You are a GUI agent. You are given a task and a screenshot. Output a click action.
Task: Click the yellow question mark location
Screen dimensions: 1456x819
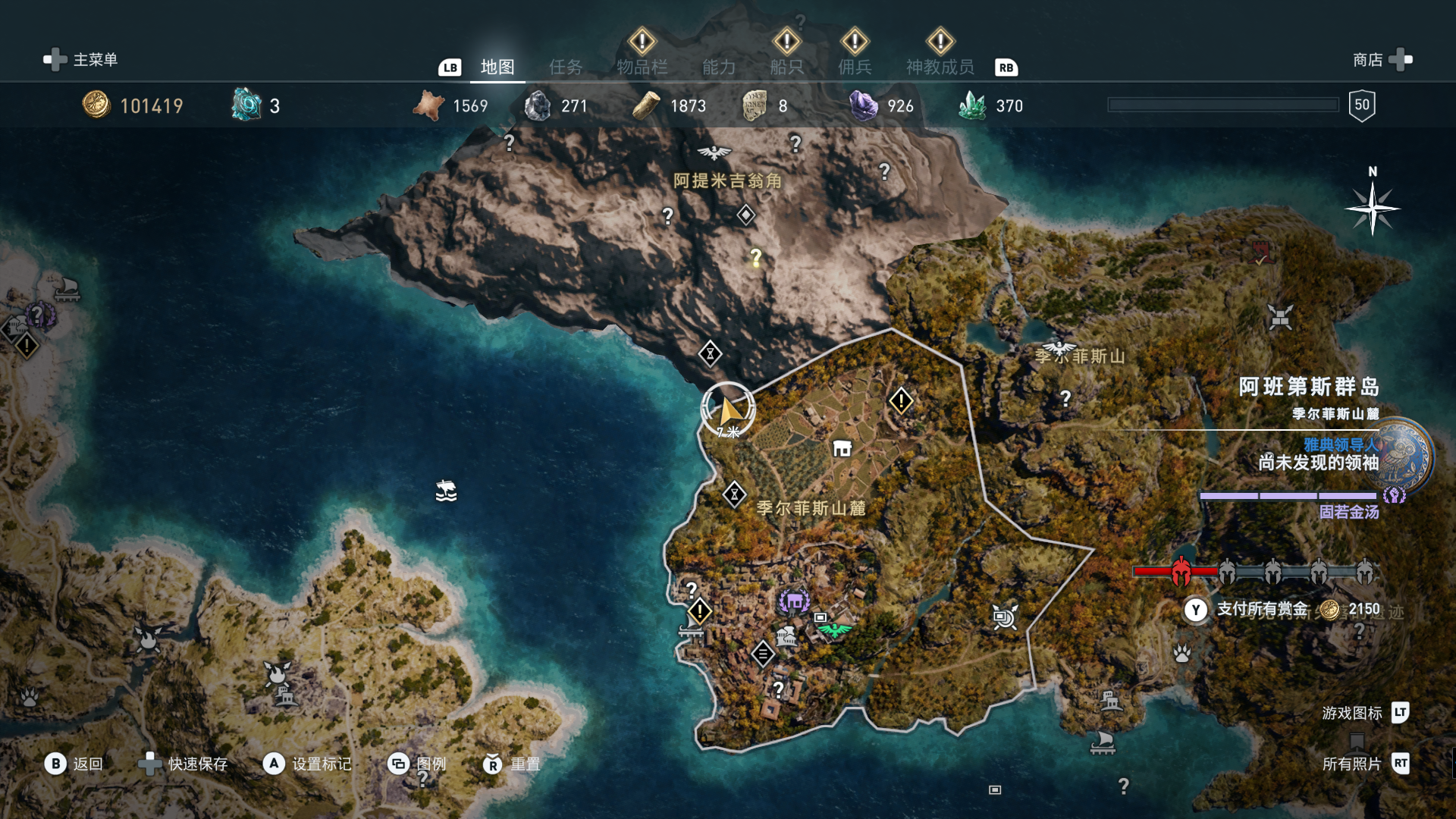point(755,258)
